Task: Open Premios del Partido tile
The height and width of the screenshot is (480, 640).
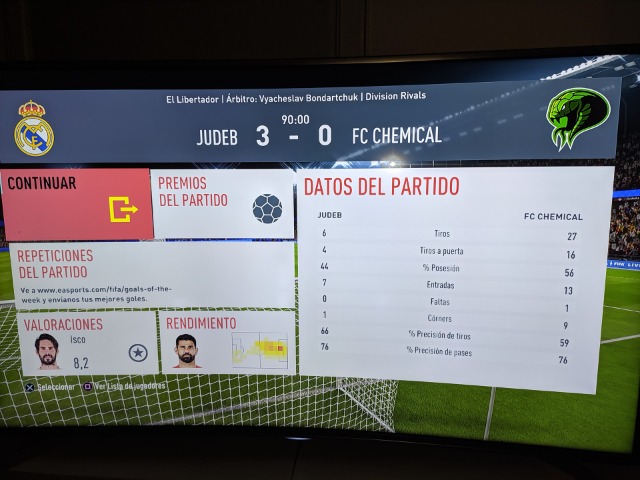Action: (223, 204)
